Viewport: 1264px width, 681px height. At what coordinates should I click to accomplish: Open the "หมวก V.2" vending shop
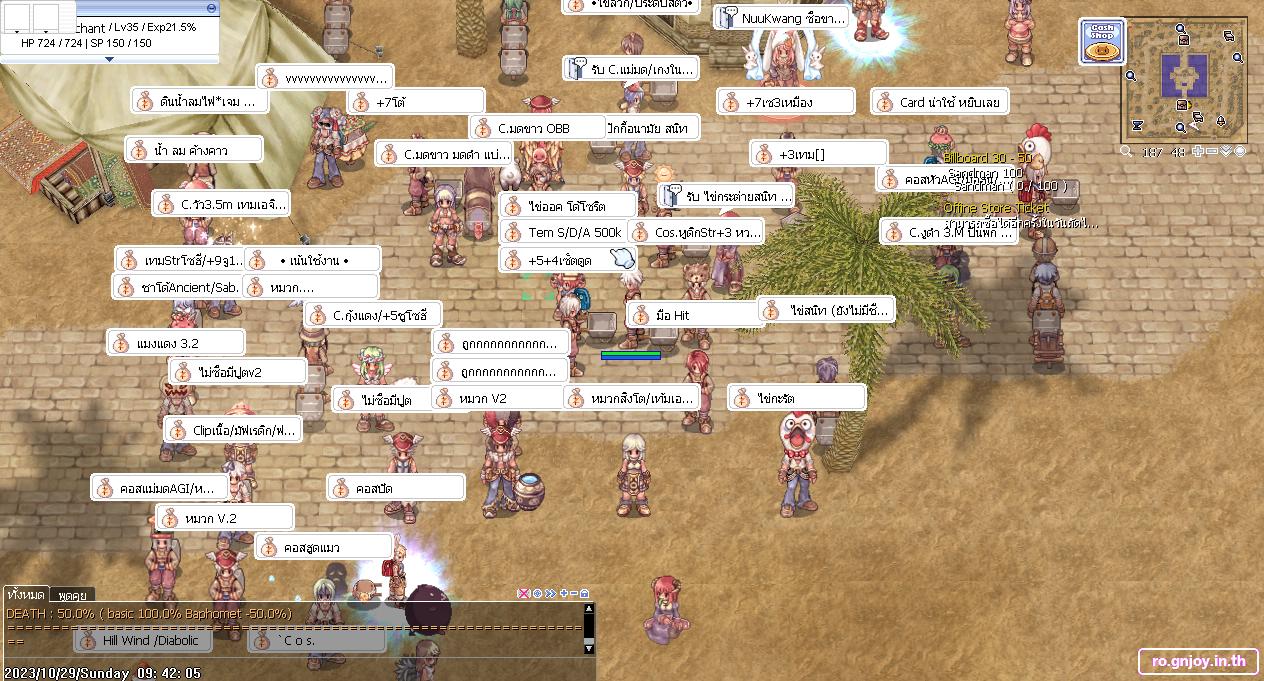click(225, 518)
